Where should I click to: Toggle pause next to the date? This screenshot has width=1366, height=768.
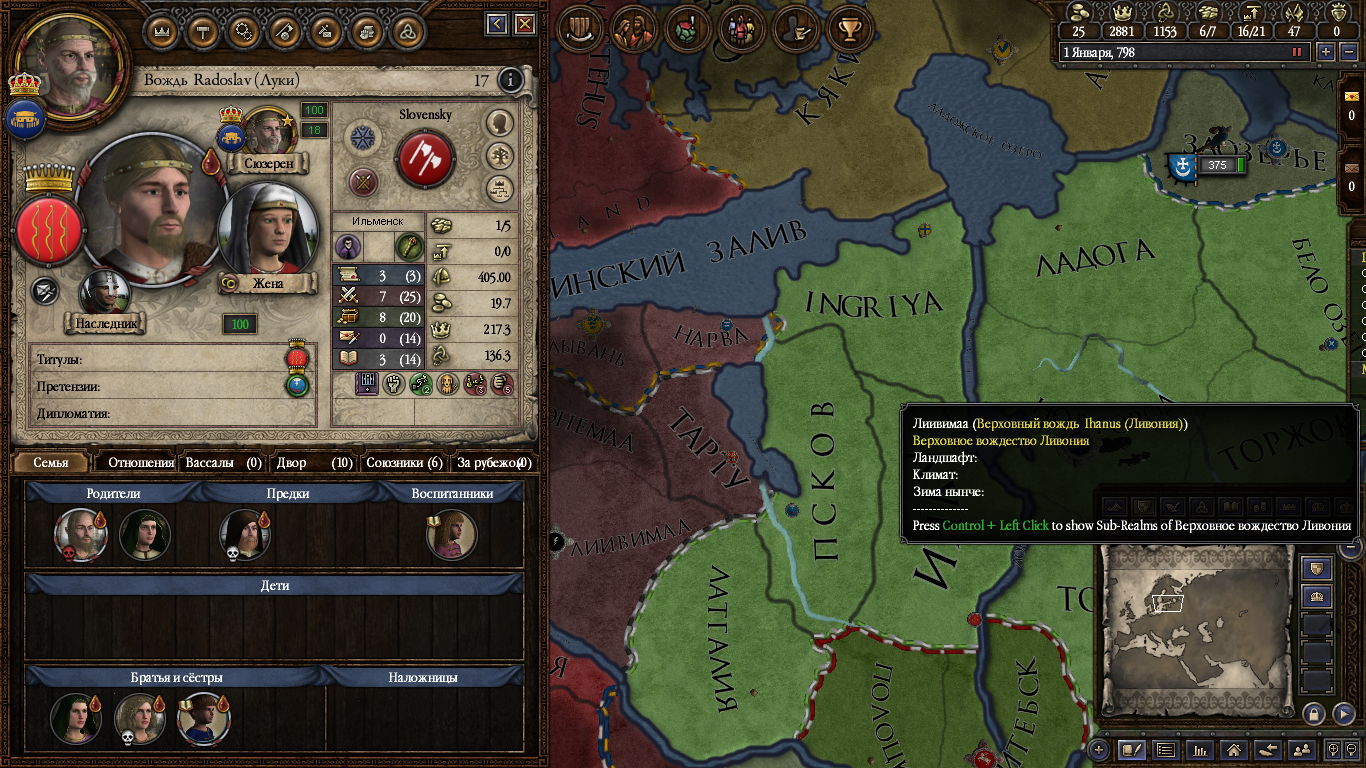click(1297, 52)
